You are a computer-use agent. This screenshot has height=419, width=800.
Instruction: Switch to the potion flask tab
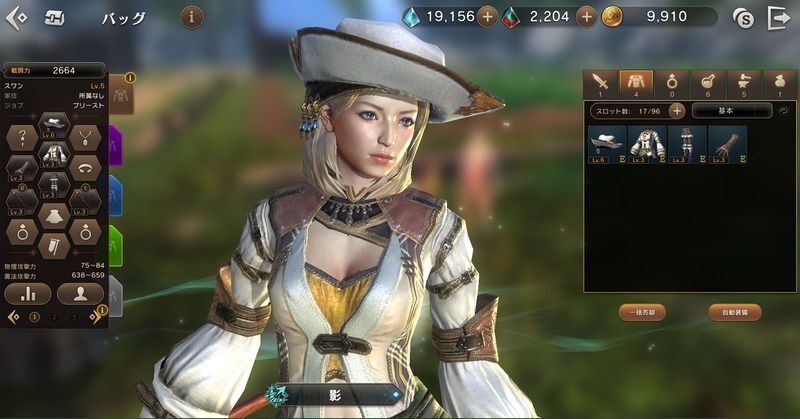coord(708,82)
